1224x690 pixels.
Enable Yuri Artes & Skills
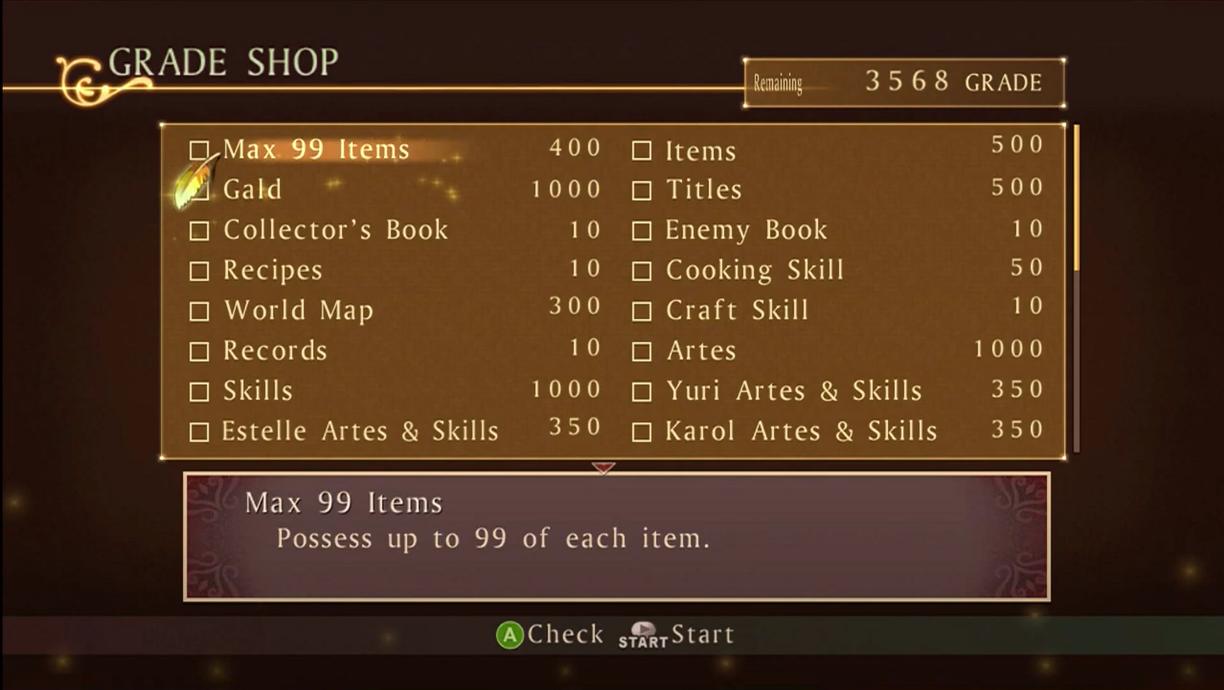pyautogui.click(x=642, y=392)
